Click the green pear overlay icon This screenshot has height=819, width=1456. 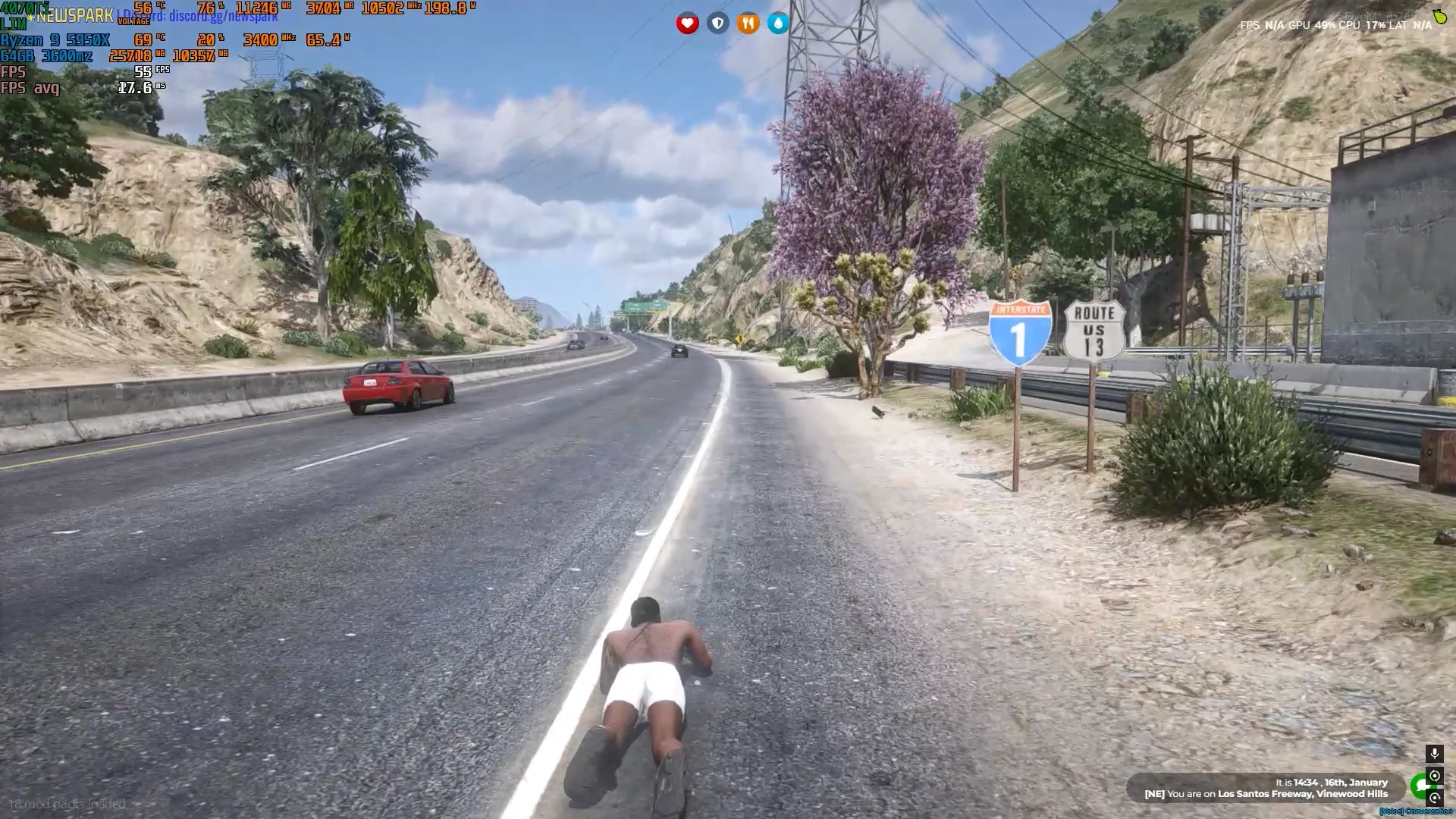pos(1440,16)
